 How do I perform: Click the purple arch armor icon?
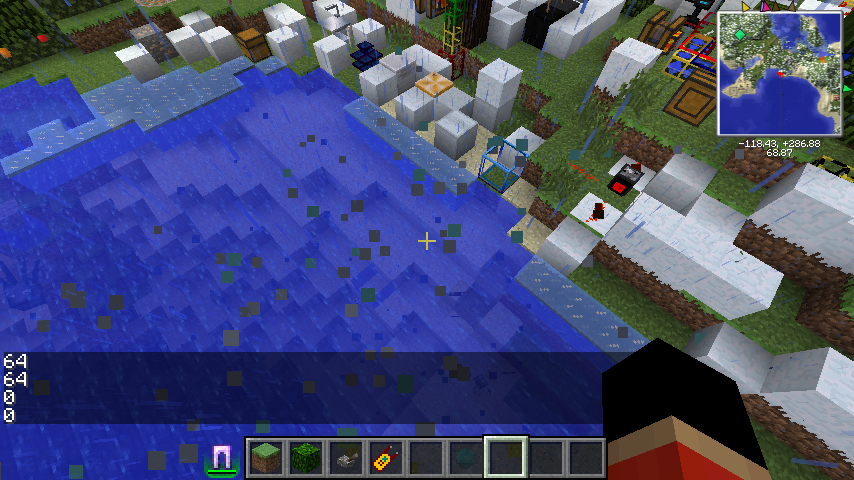pos(222,458)
